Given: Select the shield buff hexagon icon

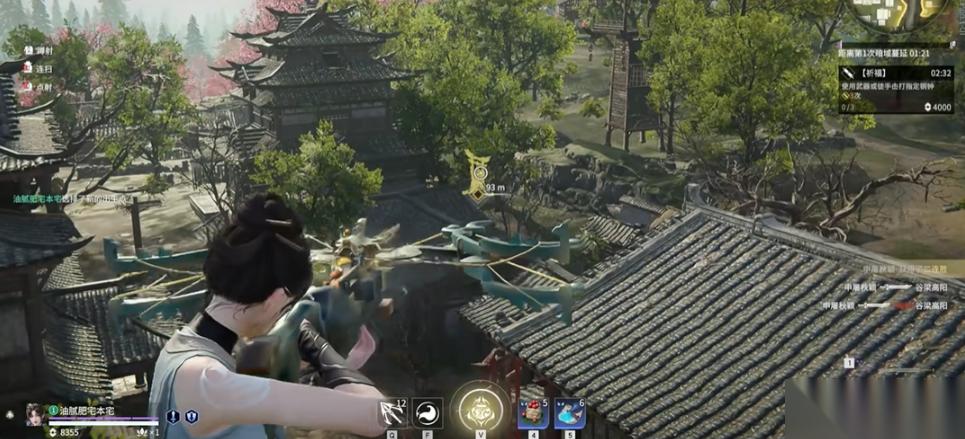Looking at the screenshot, I should click(x=191, y=416).
